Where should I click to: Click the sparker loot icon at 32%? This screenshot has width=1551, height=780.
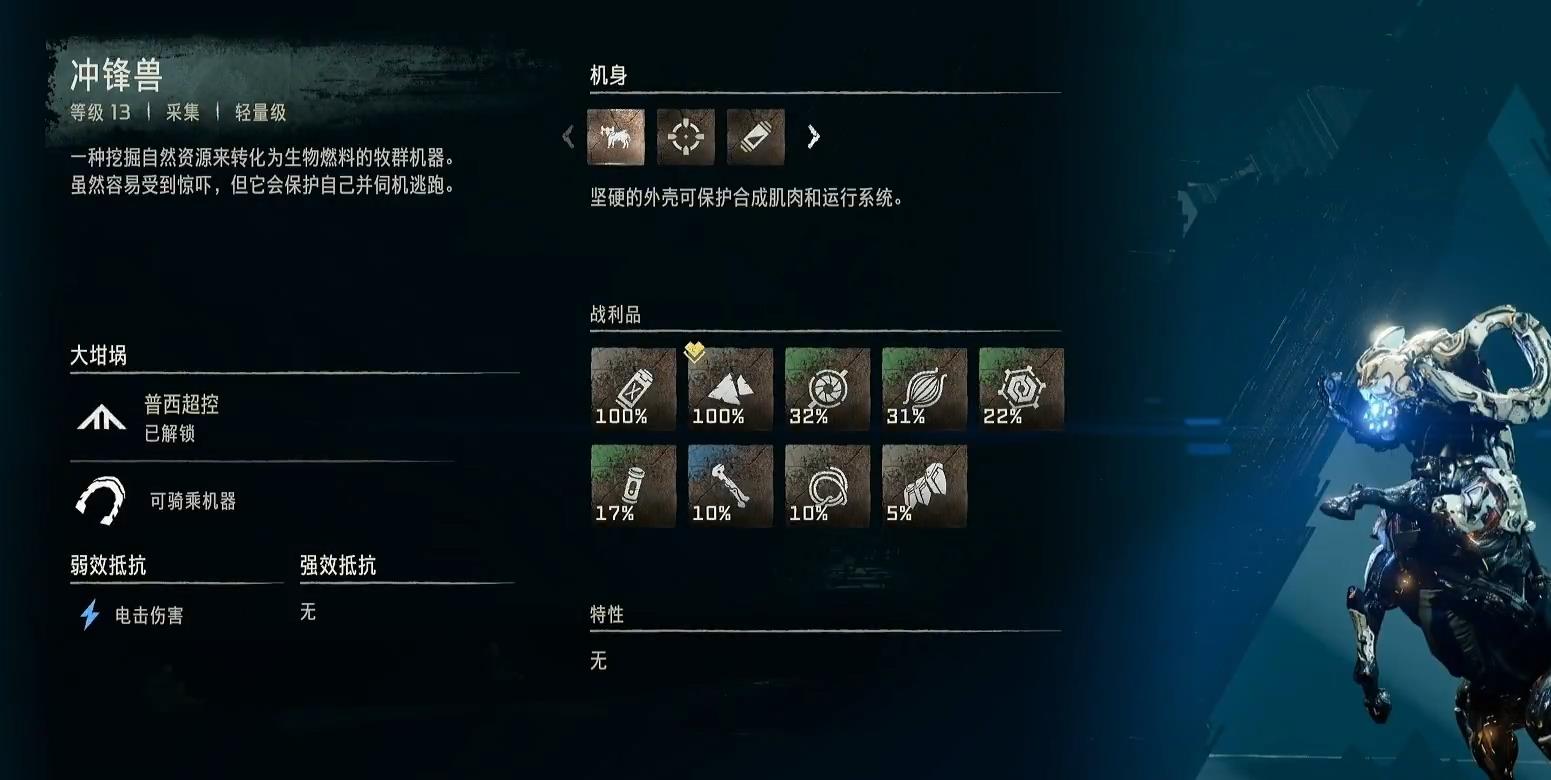pyautogui.click(x=825, y=388)
